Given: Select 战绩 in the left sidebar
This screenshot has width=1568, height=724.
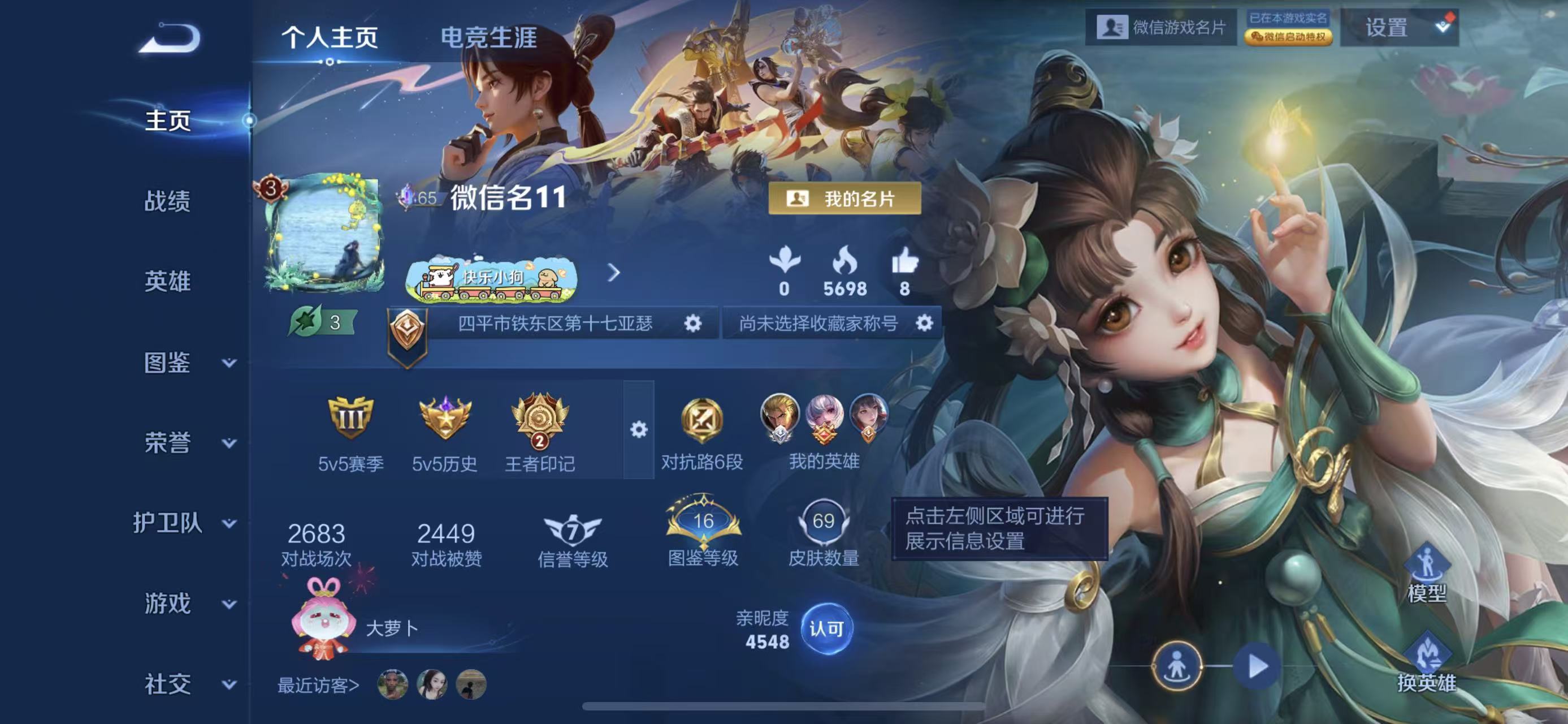Looking at the screenshot, I should pyautogui.click(x=169, y=202).
